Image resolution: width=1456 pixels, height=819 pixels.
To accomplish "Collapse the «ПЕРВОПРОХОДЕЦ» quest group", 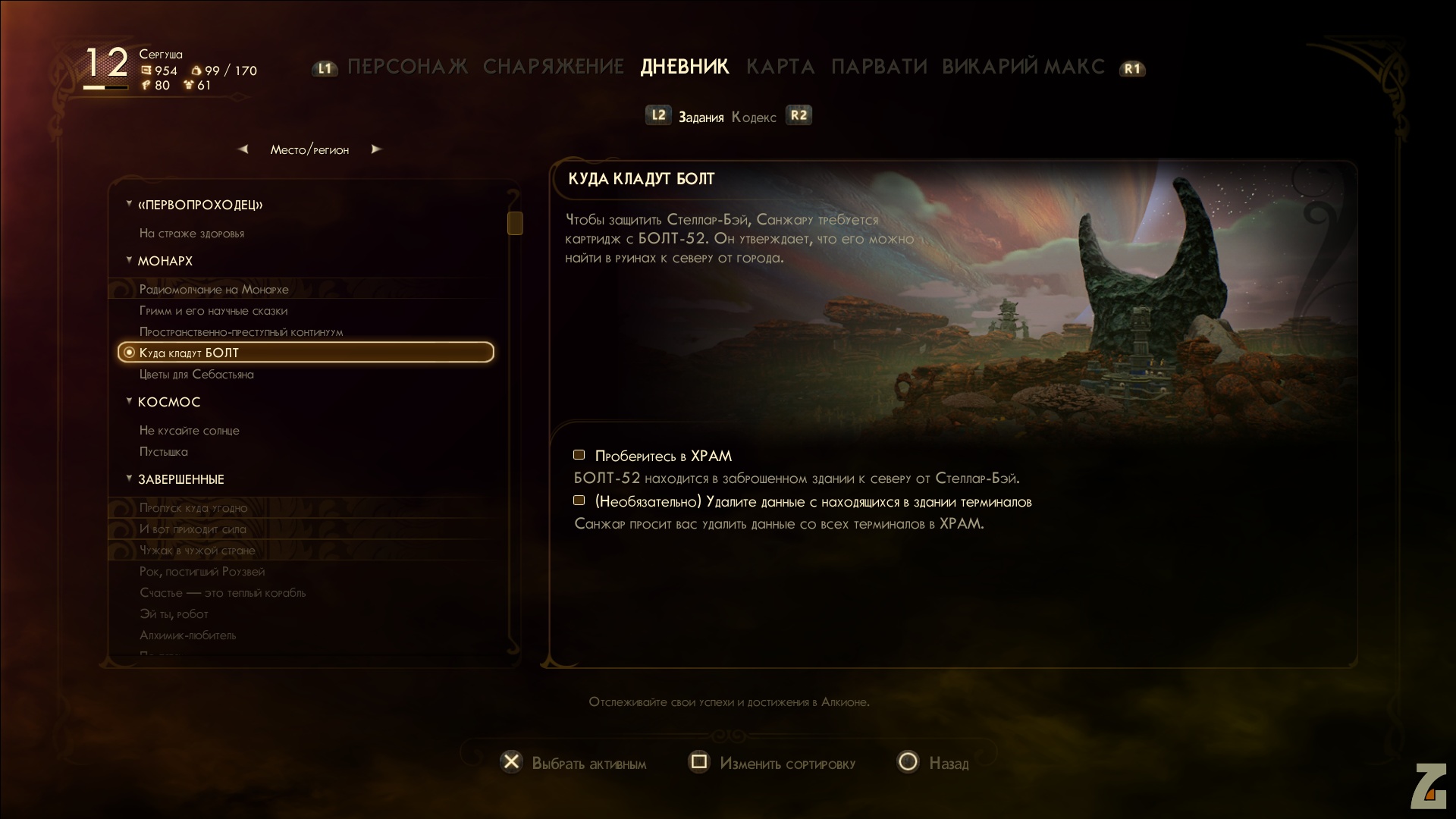I will point(130,204).
